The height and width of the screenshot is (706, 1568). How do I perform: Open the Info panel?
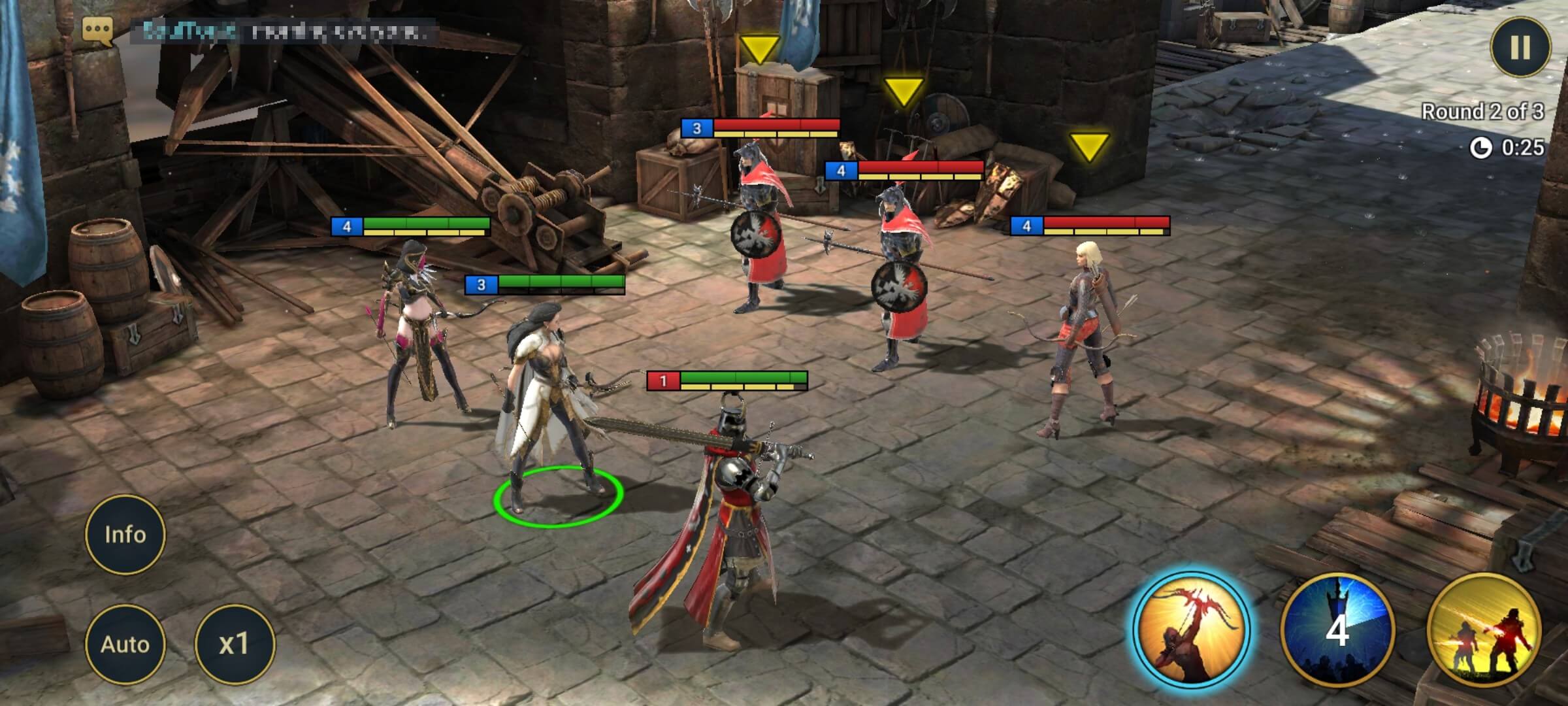point(125,534)
